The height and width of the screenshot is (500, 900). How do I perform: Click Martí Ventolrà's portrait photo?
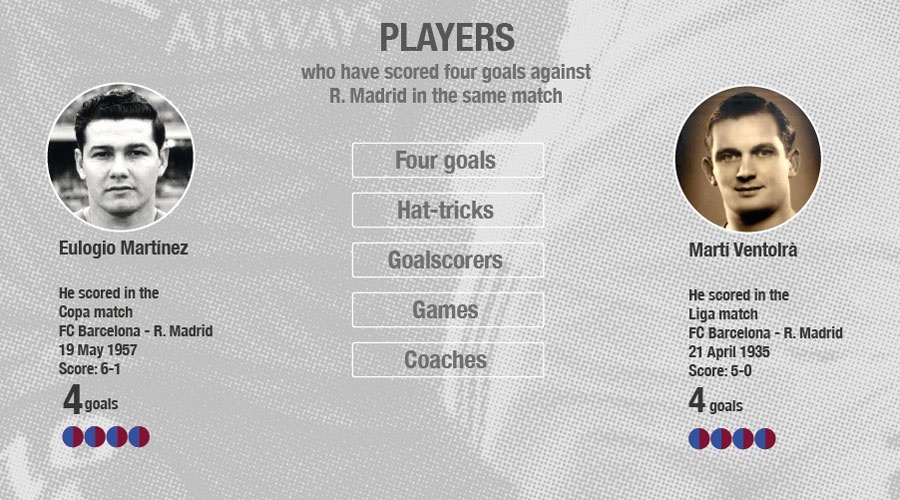tap(747, 159)
